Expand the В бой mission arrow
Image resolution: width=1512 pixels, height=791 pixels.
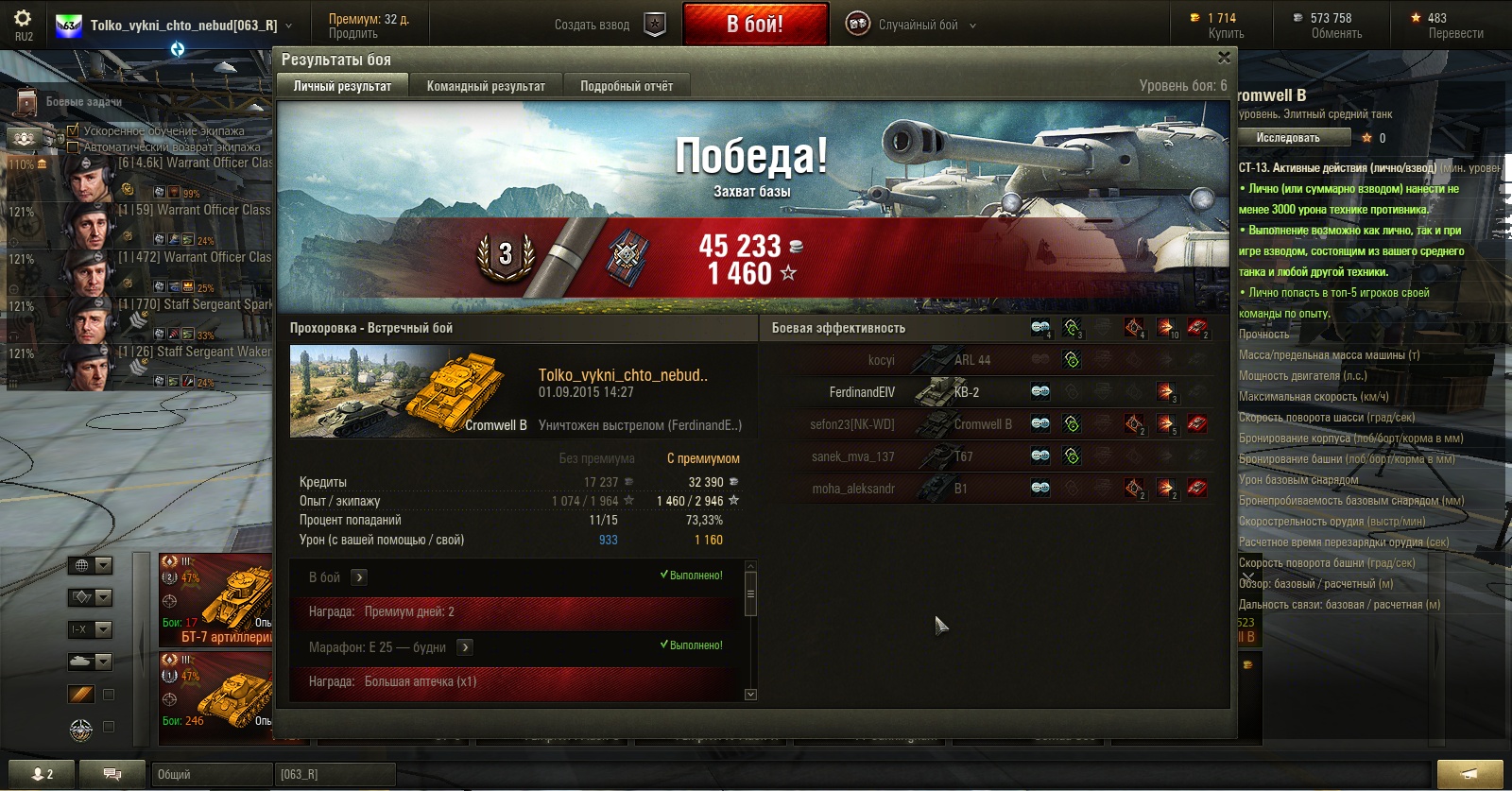pyautogui.click(x=359, y=577)
